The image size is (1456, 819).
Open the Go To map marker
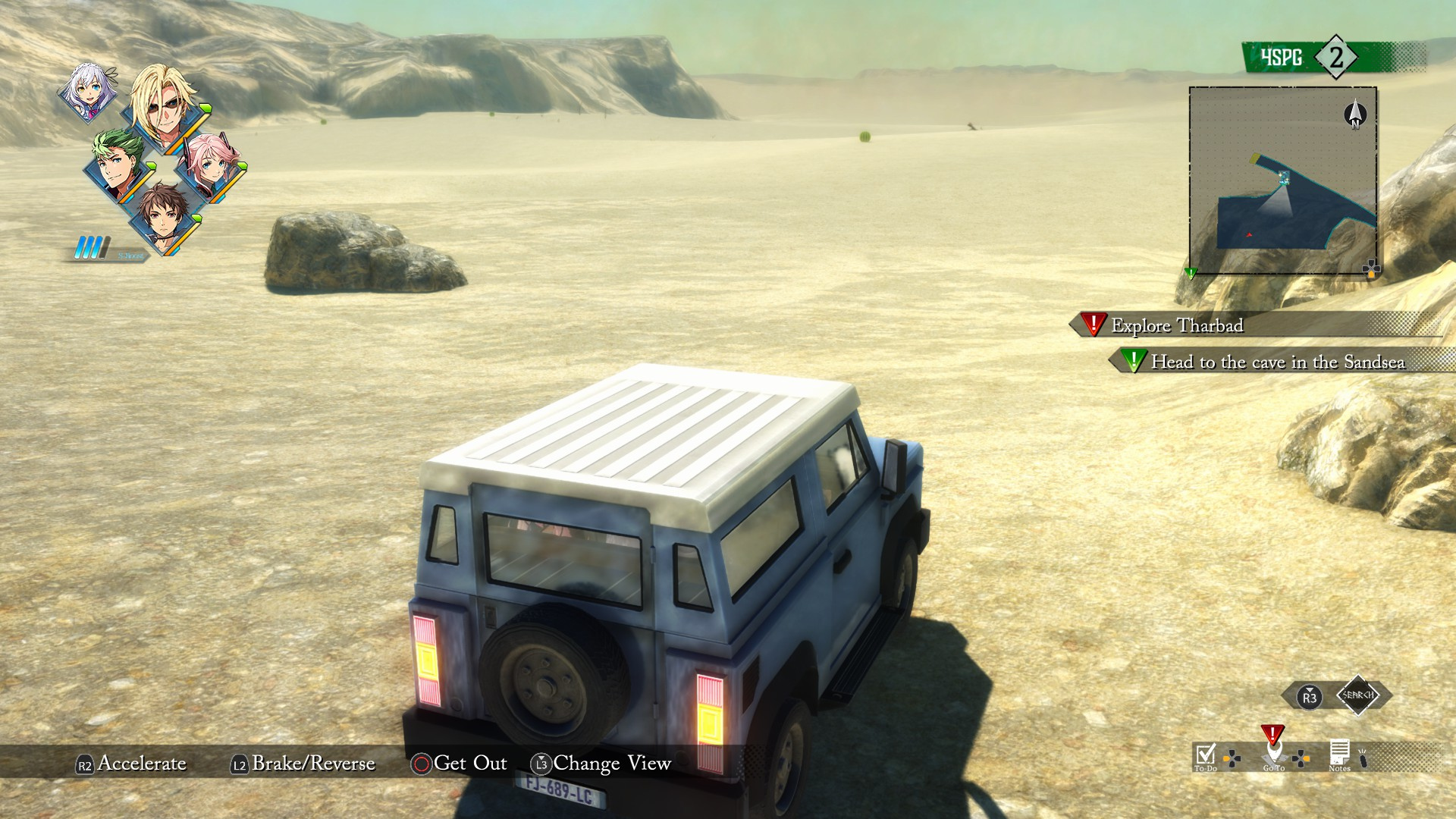pos(1273,753)
